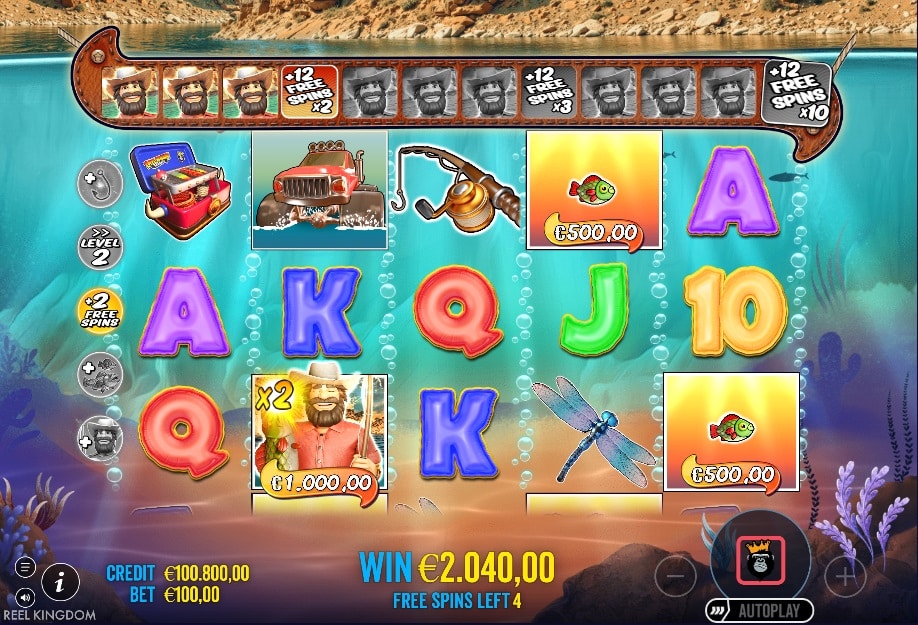Select the extra fisherman modifier icon
Viewport: 918px width, 625px height.
[100, 437]
